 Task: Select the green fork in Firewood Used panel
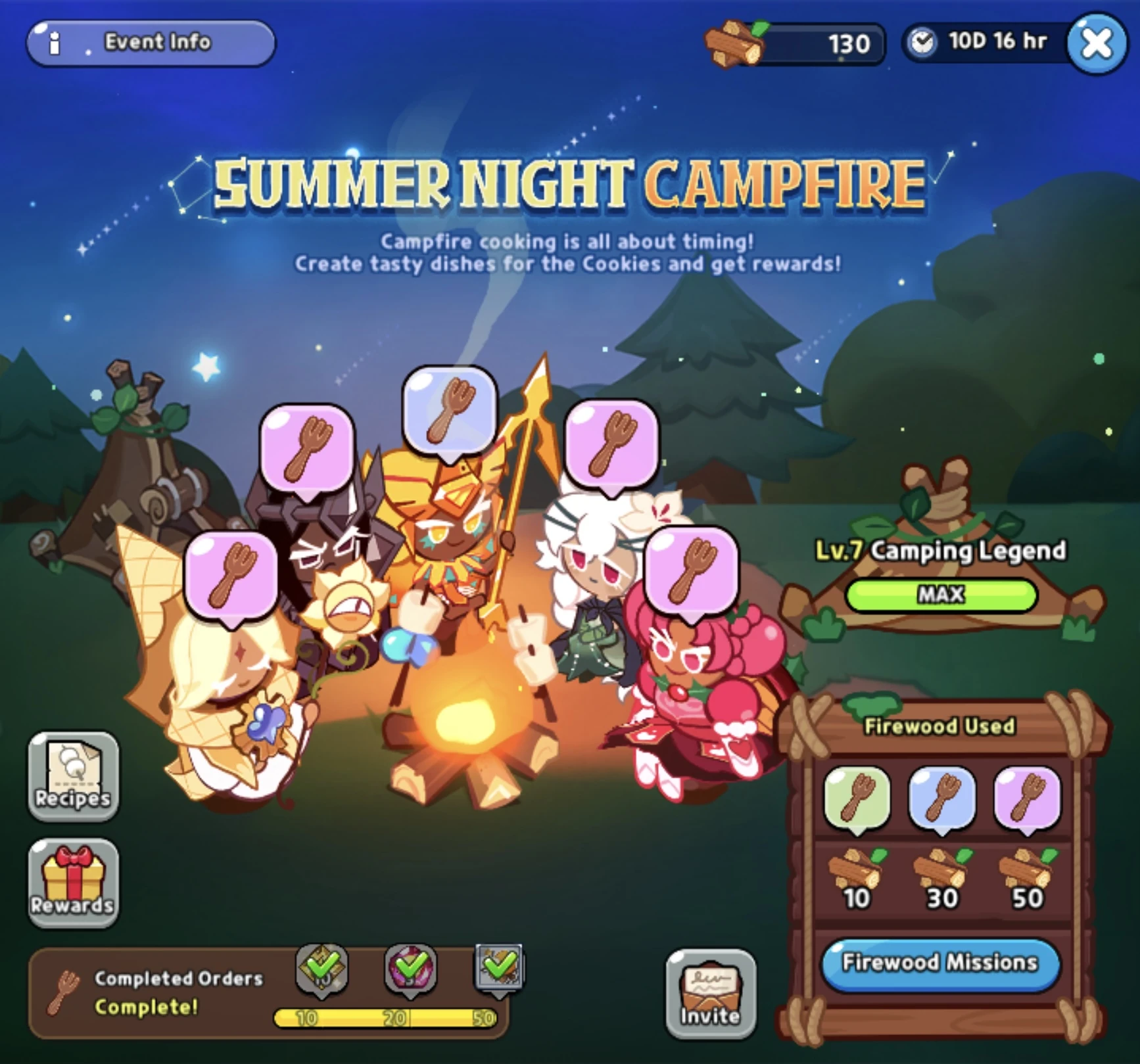(857, 797)
